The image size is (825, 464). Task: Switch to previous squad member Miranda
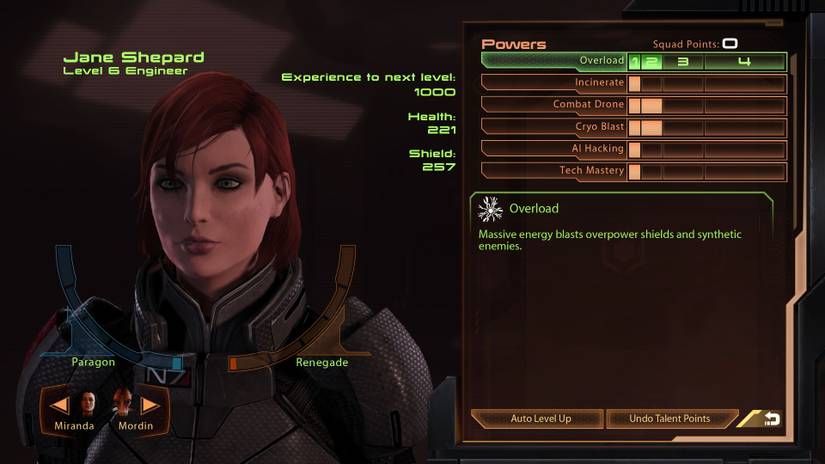60,405
